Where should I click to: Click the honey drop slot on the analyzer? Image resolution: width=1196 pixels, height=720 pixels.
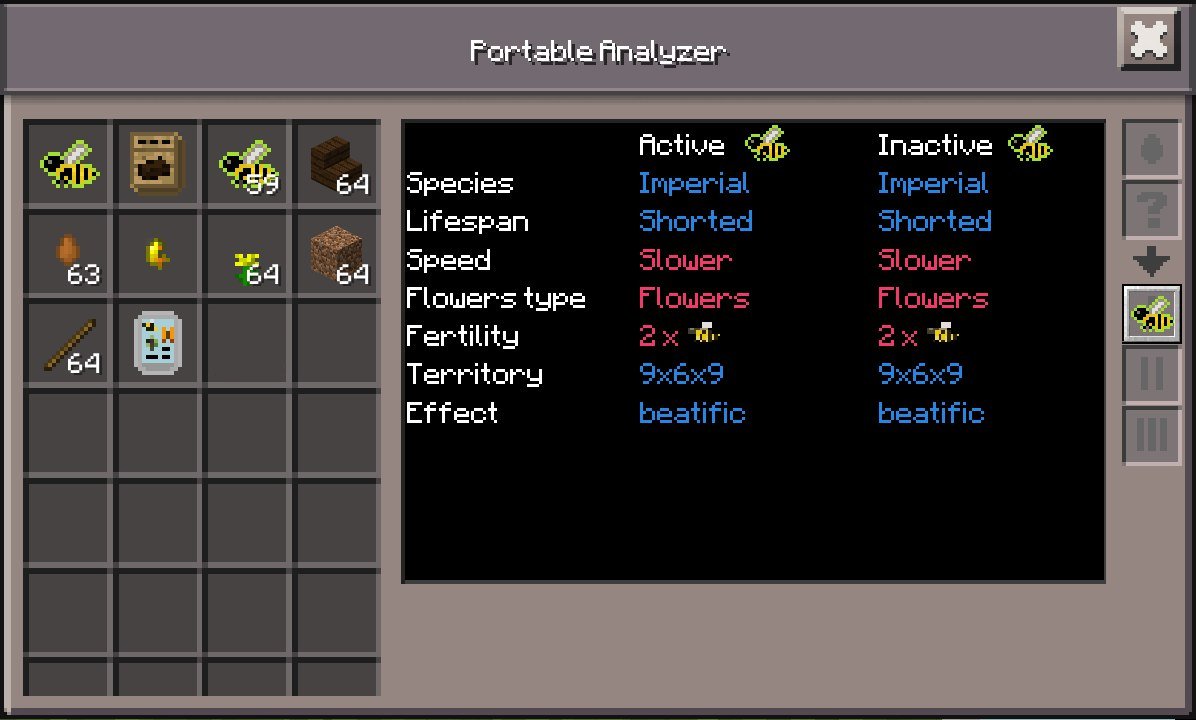coord(1150,150)
